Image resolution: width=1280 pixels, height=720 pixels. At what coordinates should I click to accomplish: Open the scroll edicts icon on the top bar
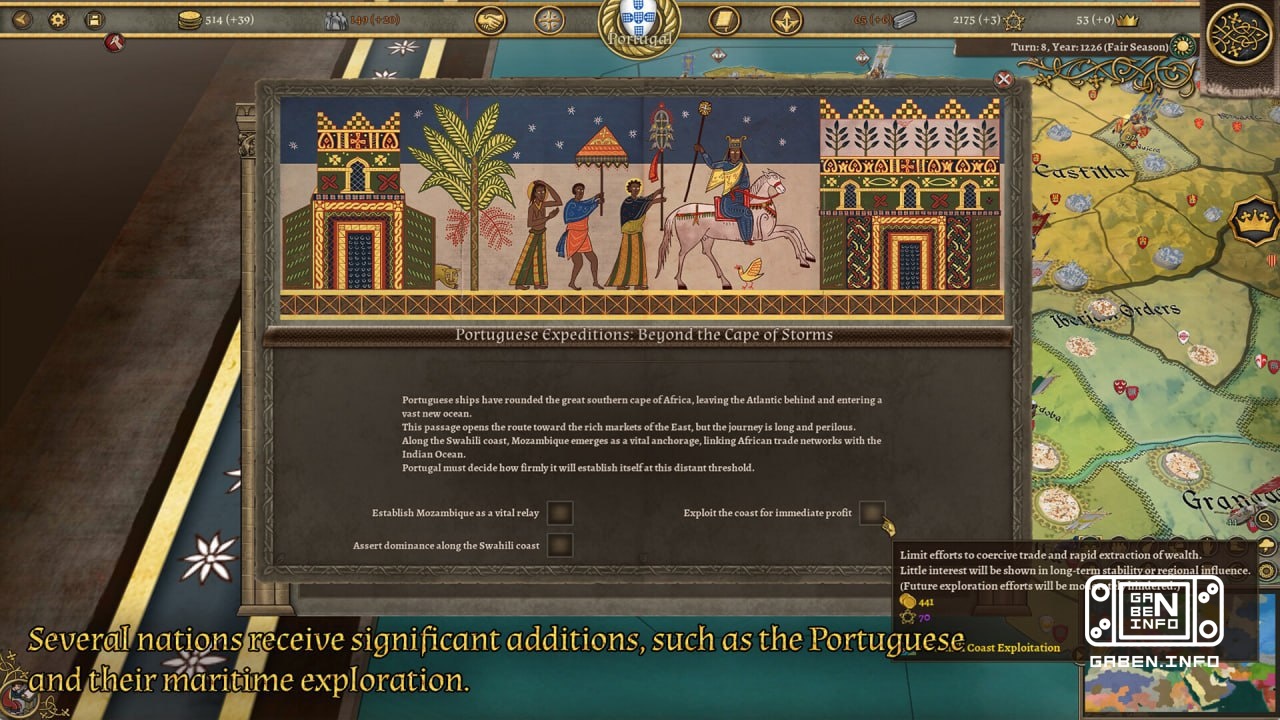724,19
